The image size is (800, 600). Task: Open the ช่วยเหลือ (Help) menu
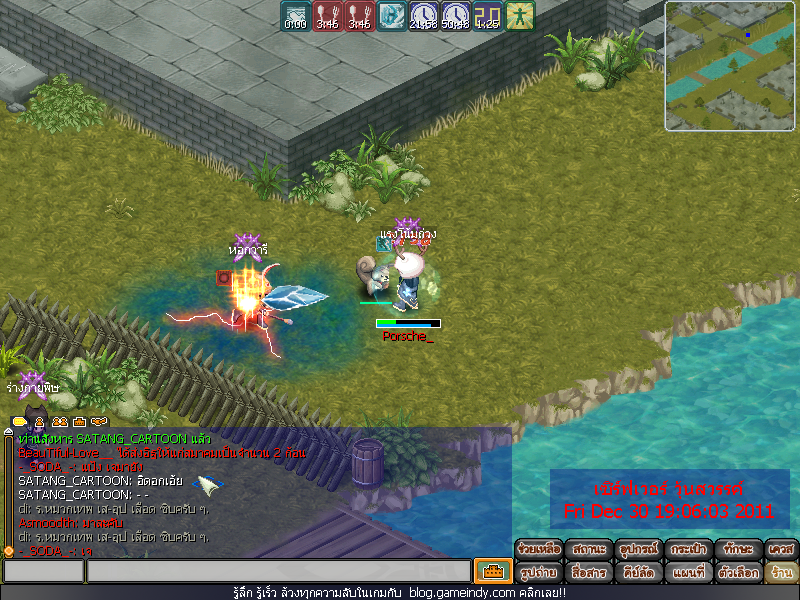[539, 549]
